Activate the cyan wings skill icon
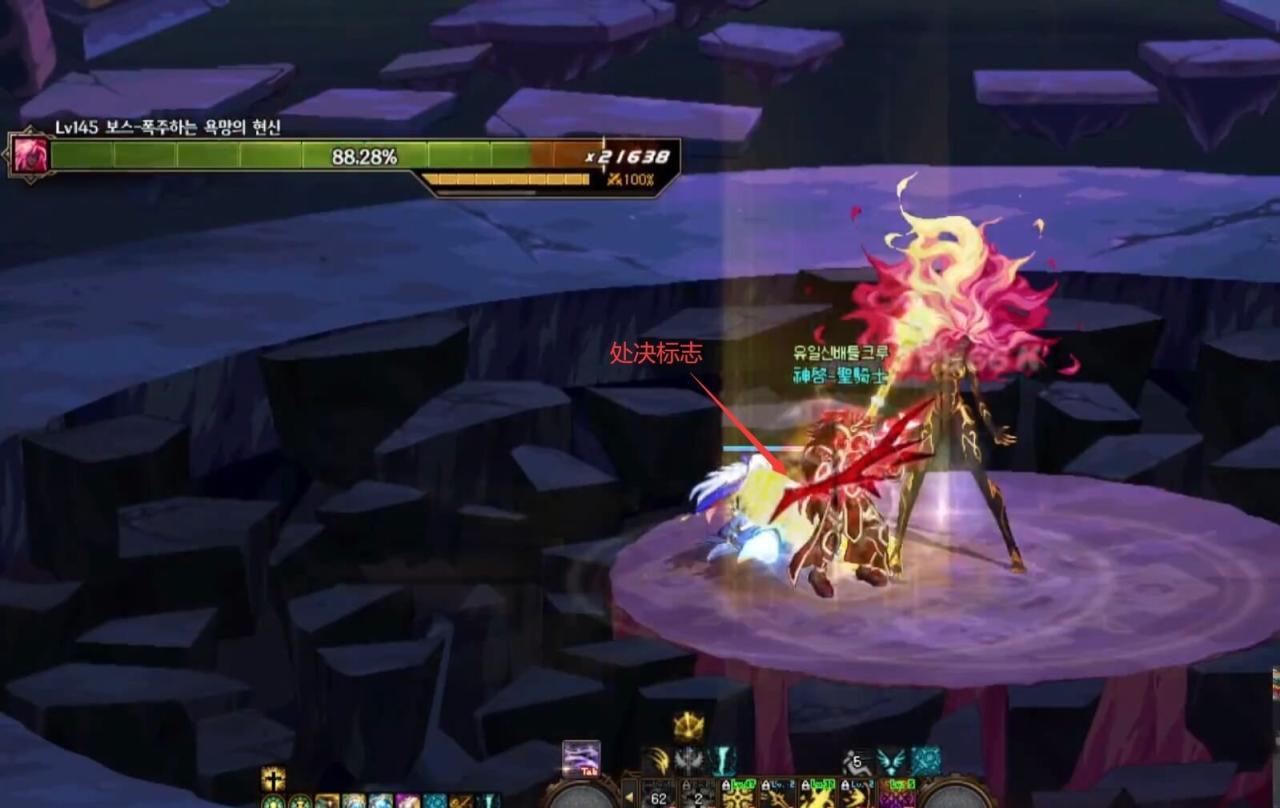Screen dimensions: 1280x808 click(890, 761)
